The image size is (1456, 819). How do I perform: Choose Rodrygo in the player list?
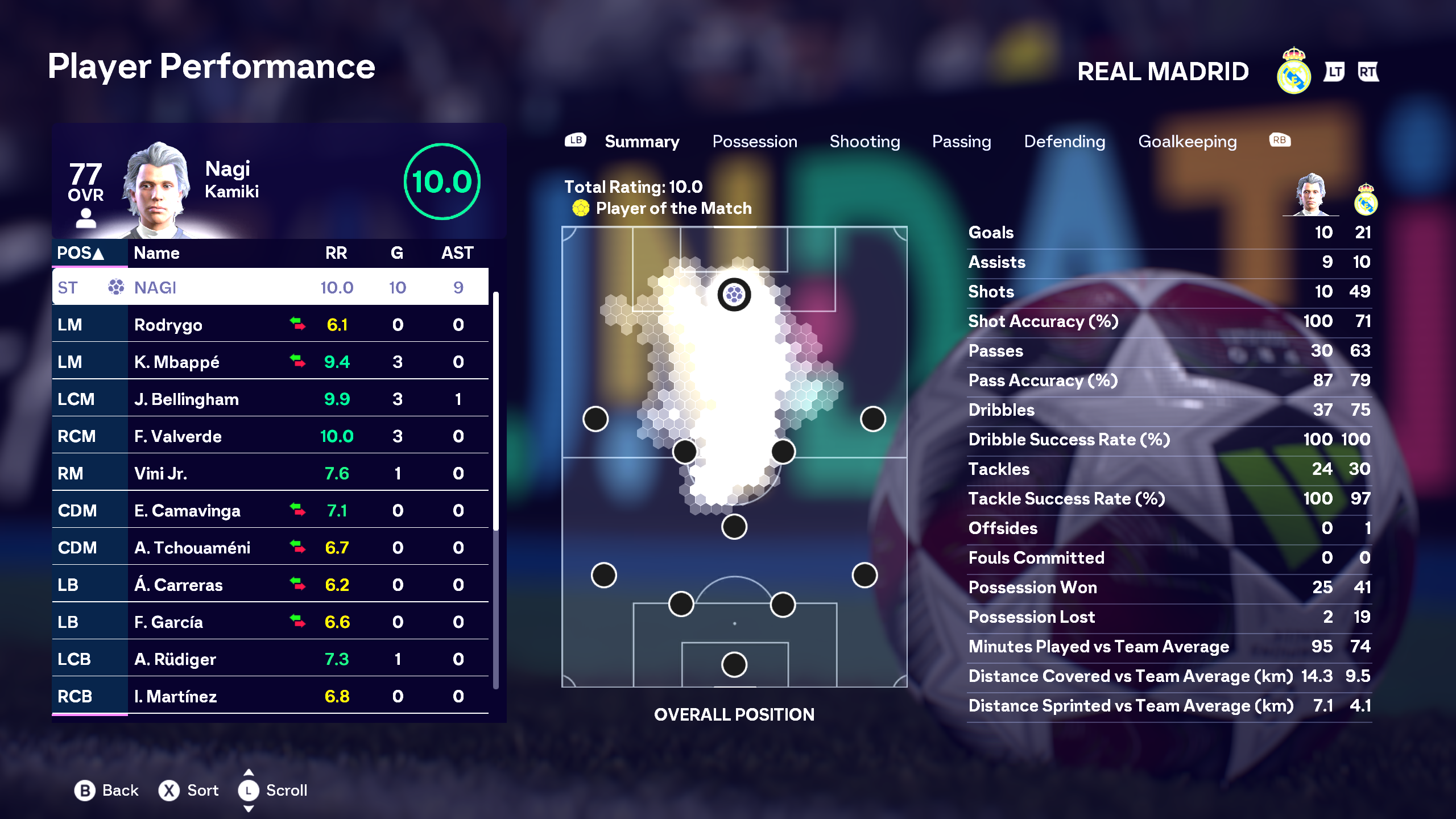270,325
